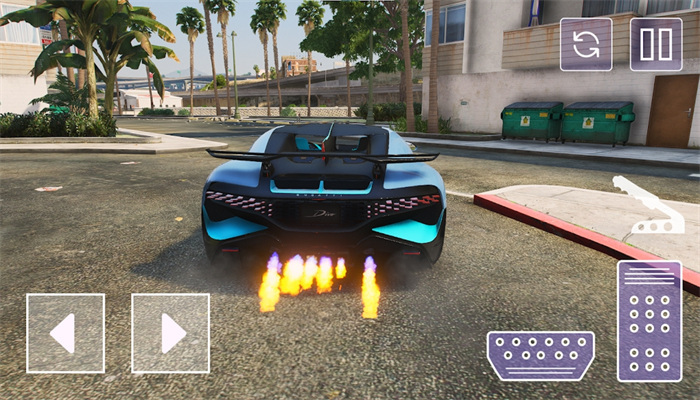Click the circular arrows reset button

586,44
